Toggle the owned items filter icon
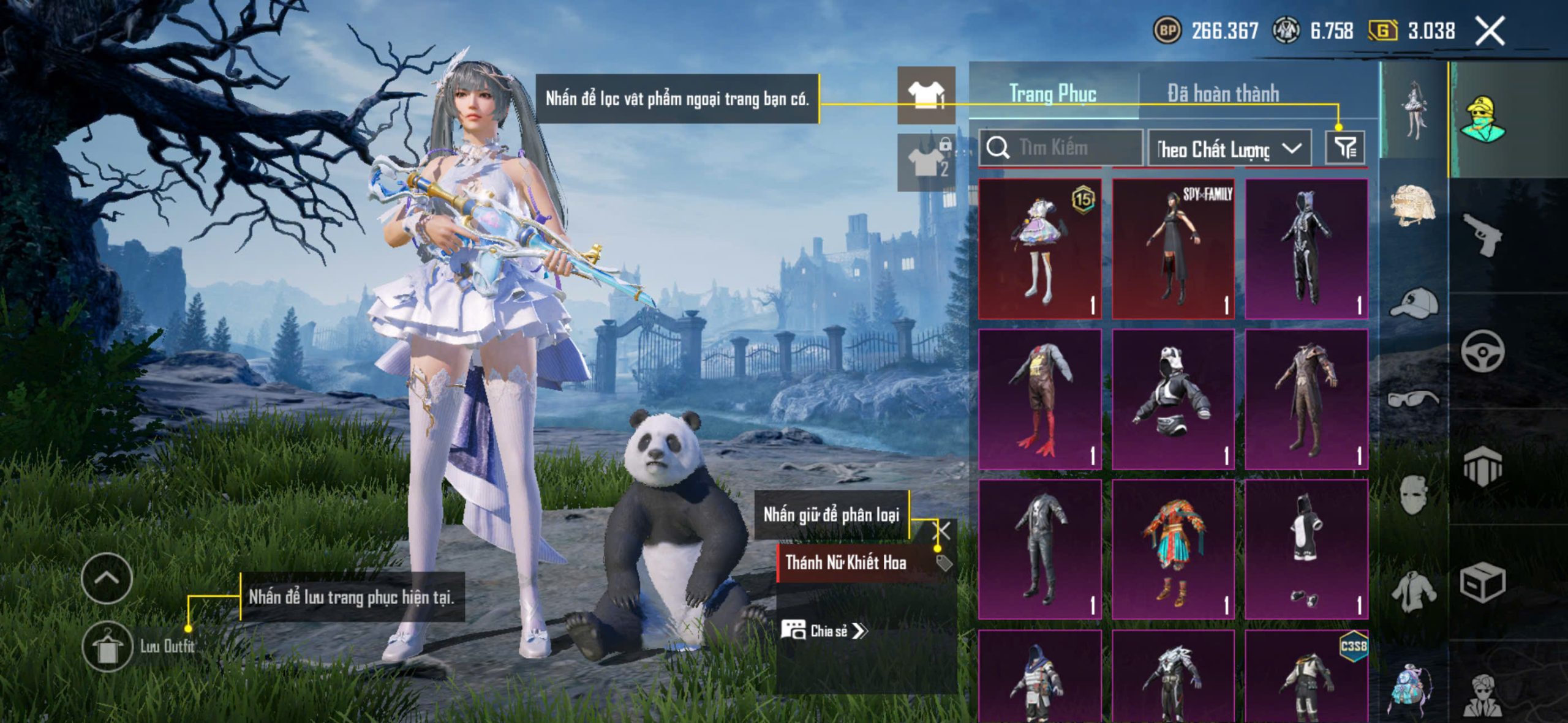1568x723 pixels. [x=1345, y=148]
